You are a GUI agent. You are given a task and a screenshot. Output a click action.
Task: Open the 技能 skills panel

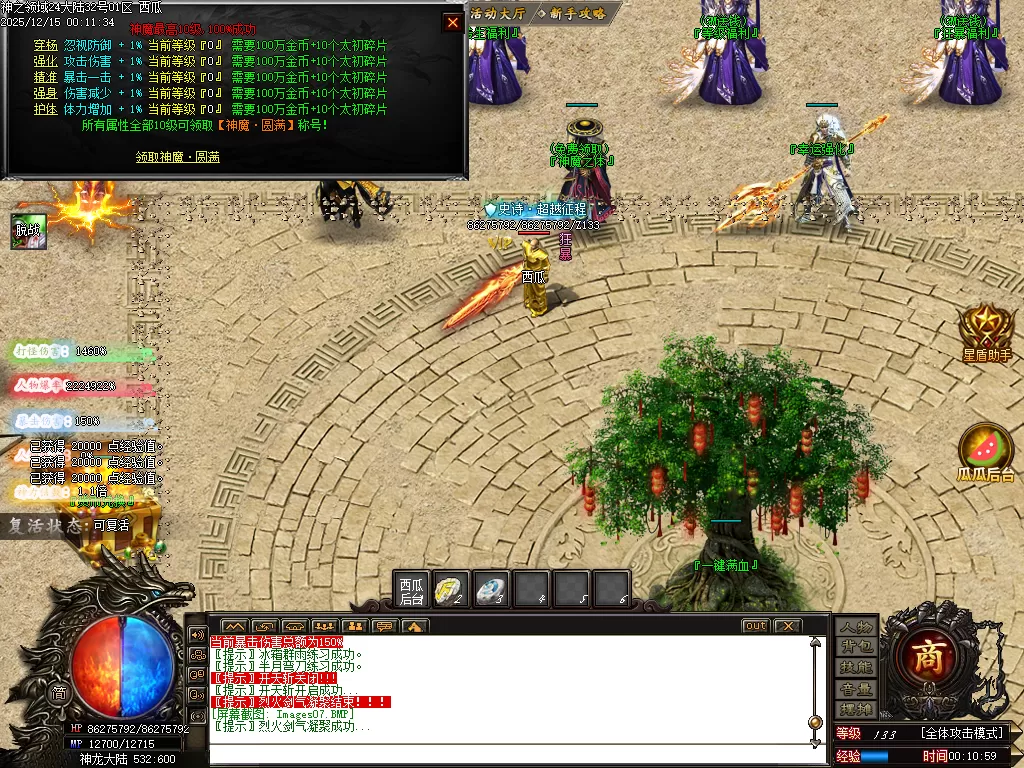pos(857,668)
